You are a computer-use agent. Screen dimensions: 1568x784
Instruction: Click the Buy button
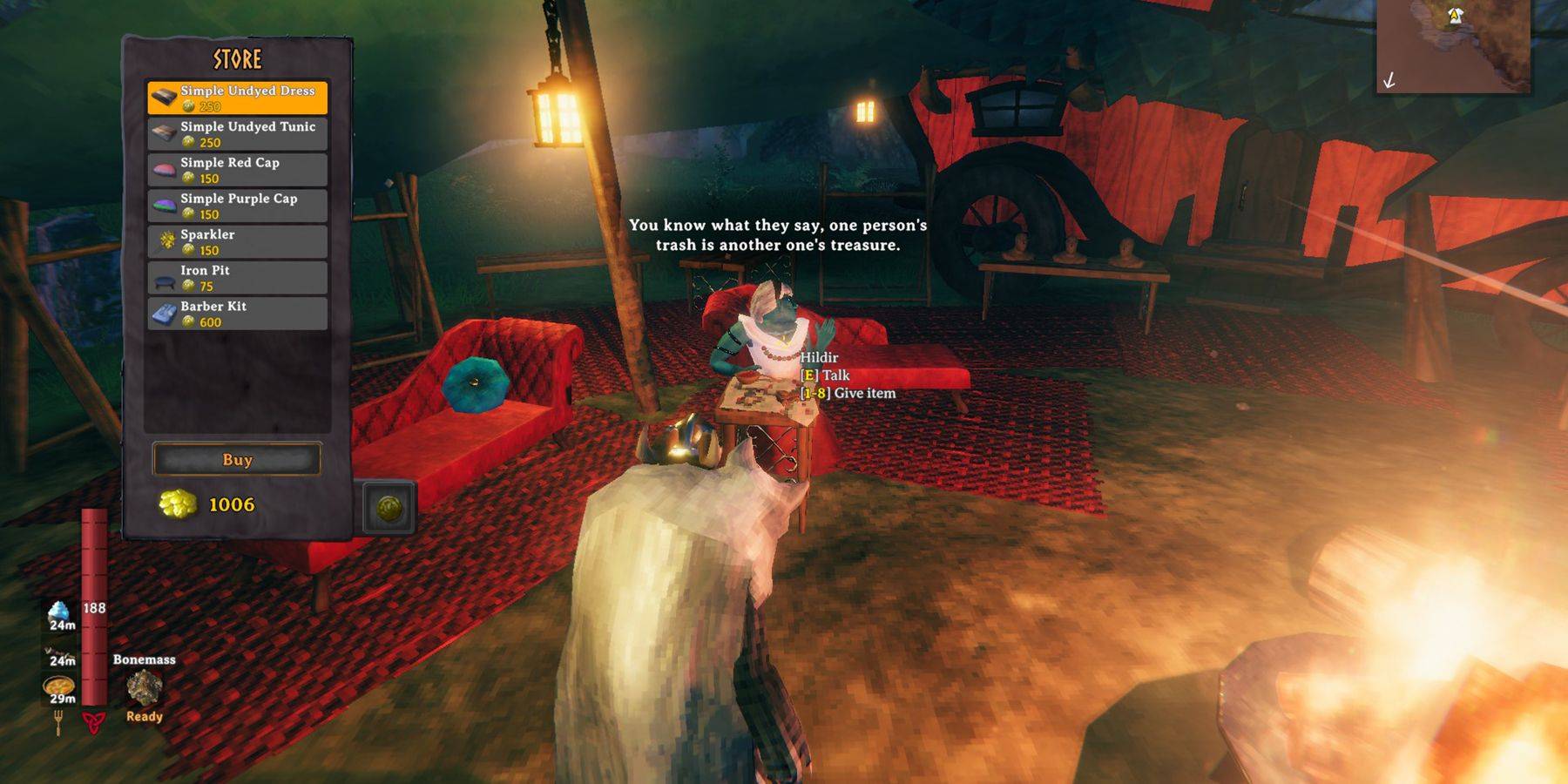[x=237, y=459]
